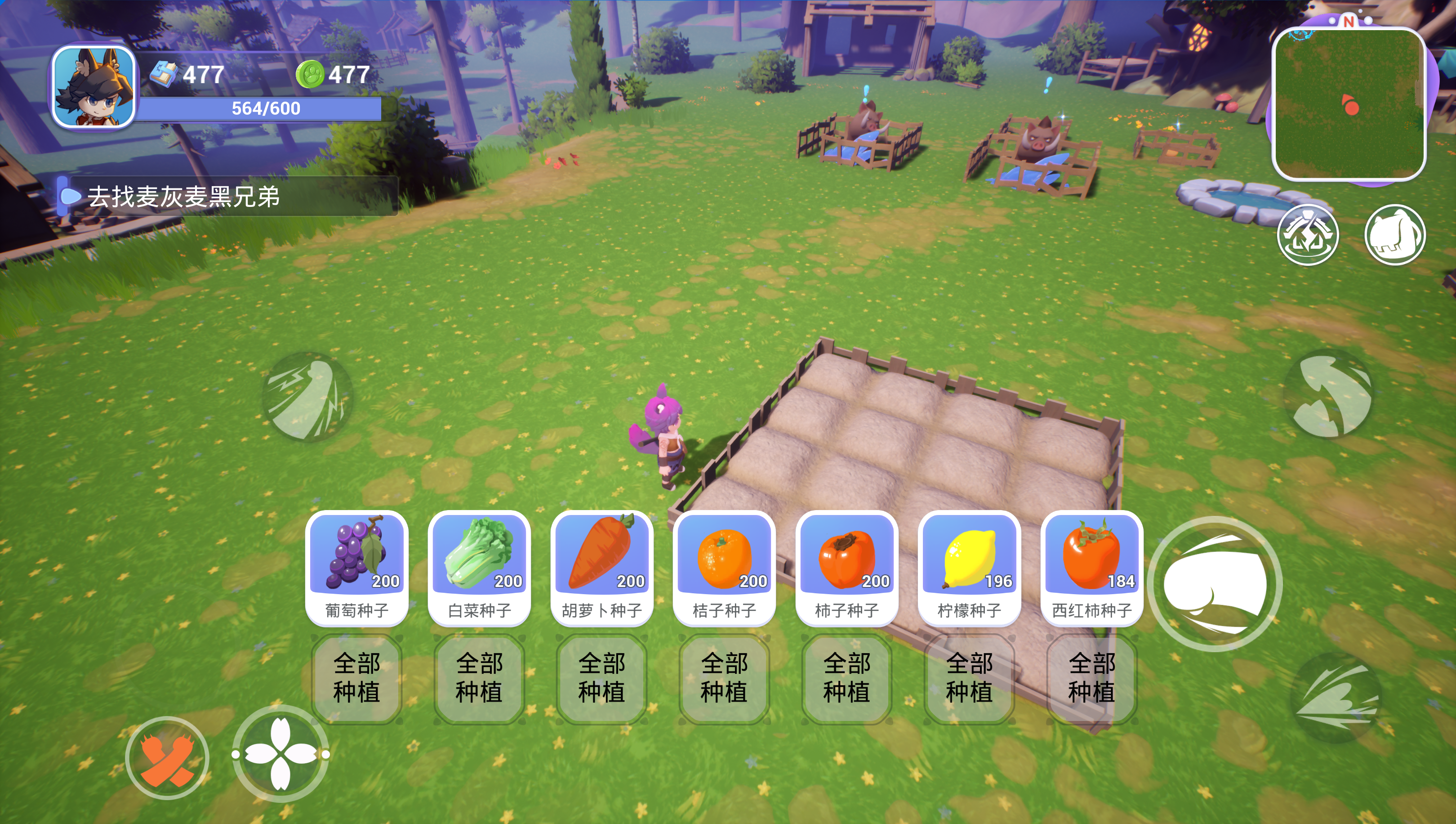
Task: Activate the fist punch attack button
Action: point(1215,583)
